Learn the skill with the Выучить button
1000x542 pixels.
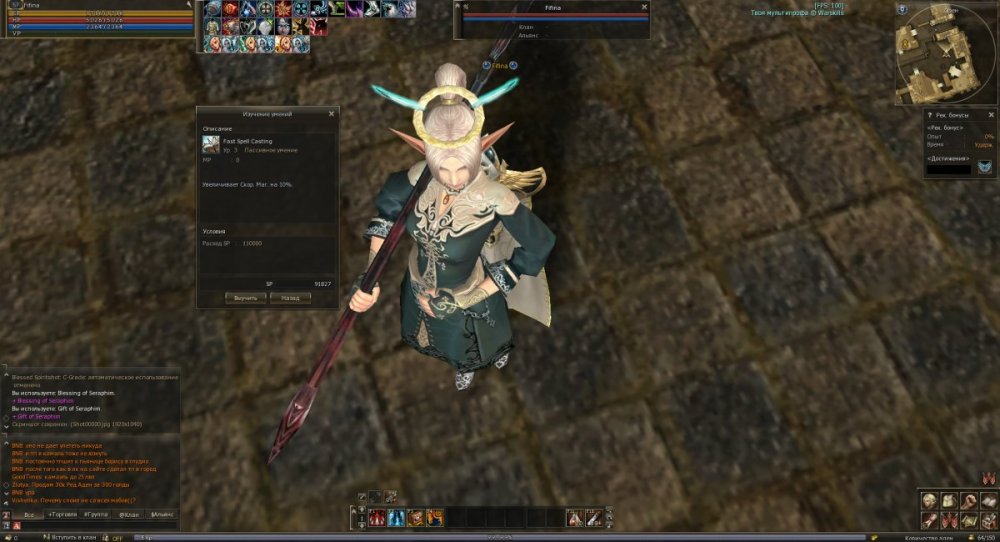tap(246, 298)
